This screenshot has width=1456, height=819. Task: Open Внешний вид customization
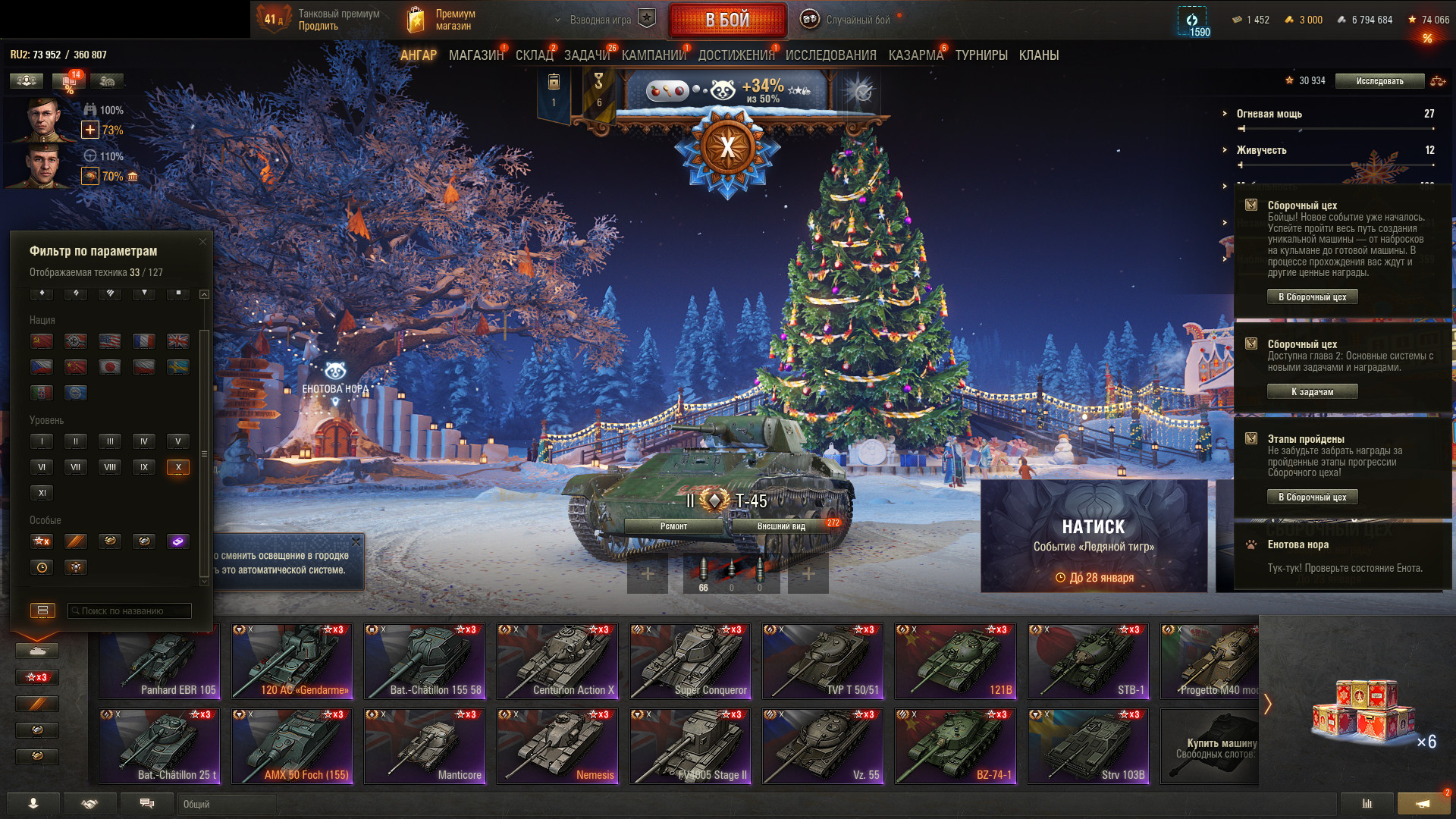781,526
